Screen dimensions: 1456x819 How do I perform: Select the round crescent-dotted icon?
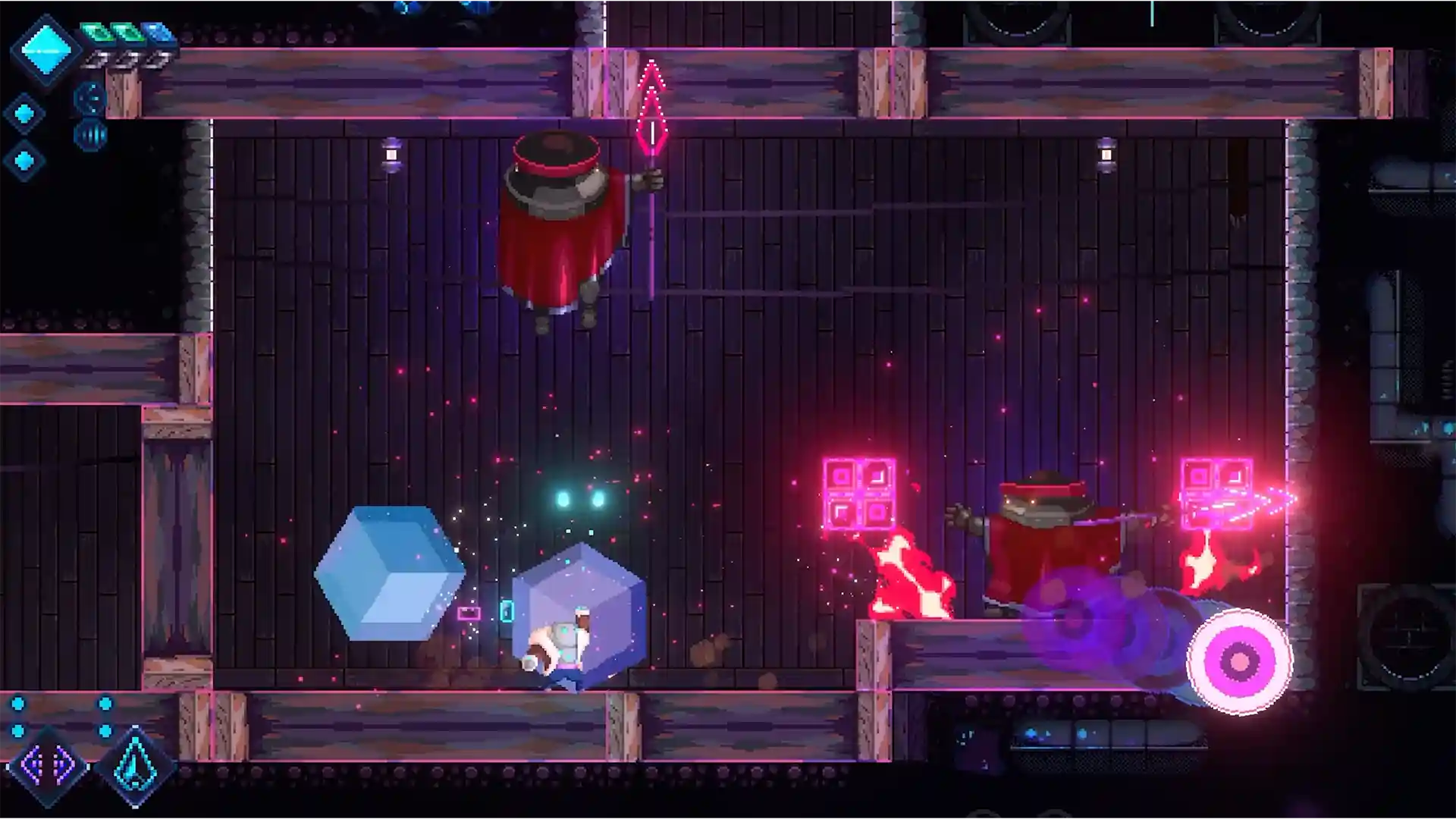[90, 98]
